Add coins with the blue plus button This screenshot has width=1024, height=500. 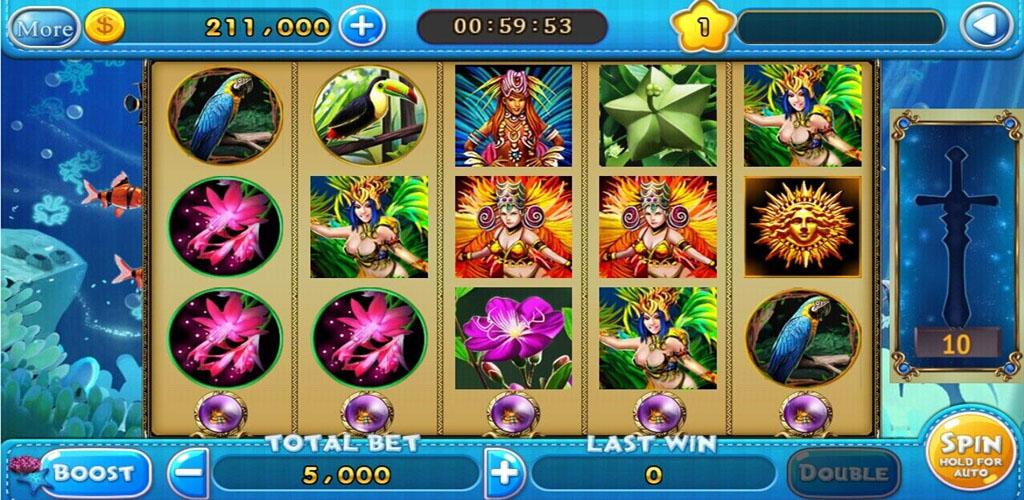pos(361,27)
